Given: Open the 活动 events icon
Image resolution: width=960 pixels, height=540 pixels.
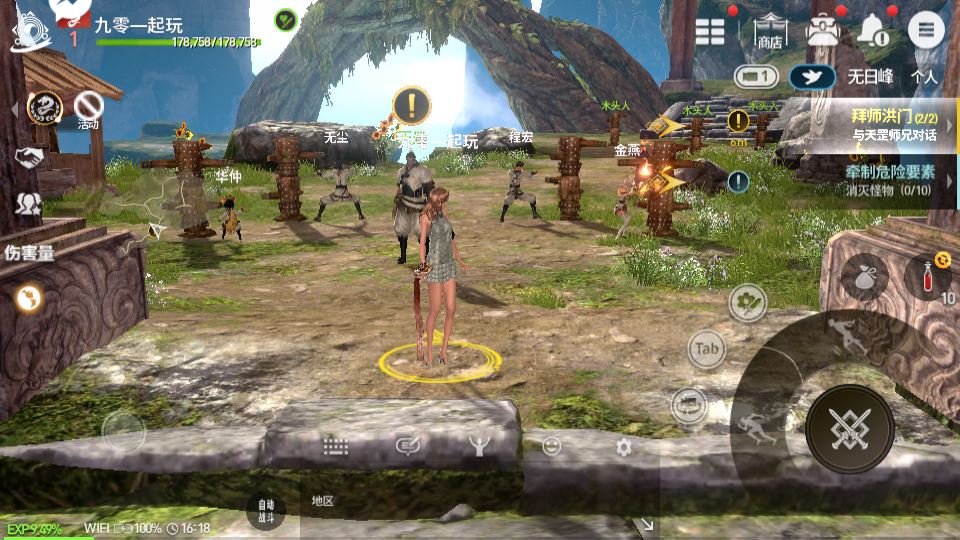Looking at the screenshot, I should (x=90, y=108).
